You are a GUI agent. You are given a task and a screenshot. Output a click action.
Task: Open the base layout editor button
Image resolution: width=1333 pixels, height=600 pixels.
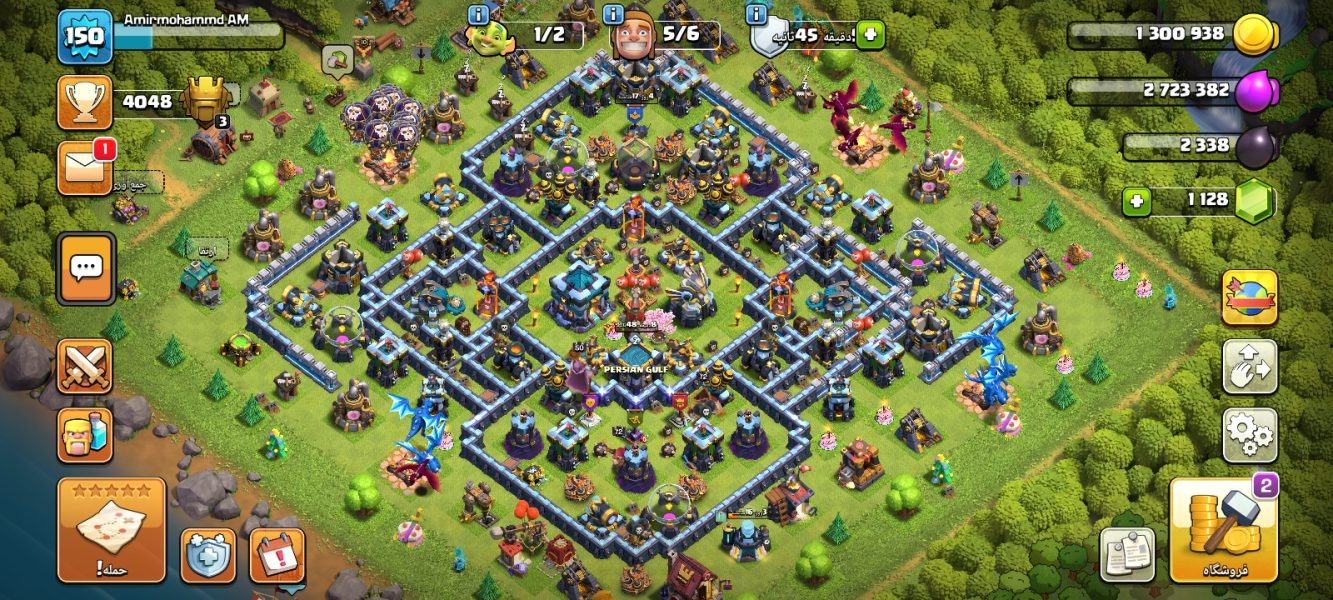1249,366
